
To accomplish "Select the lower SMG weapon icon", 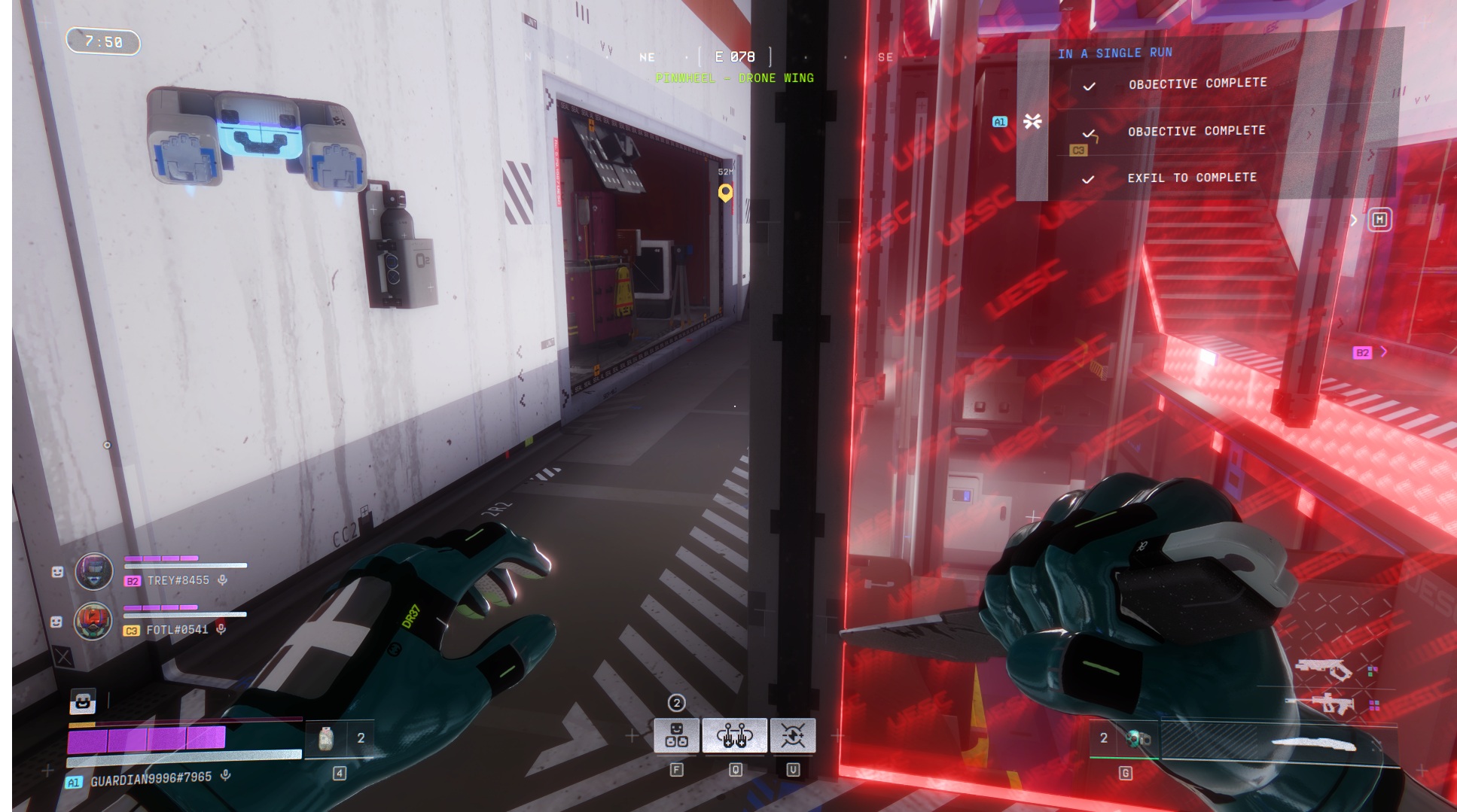I will 1323,704.
